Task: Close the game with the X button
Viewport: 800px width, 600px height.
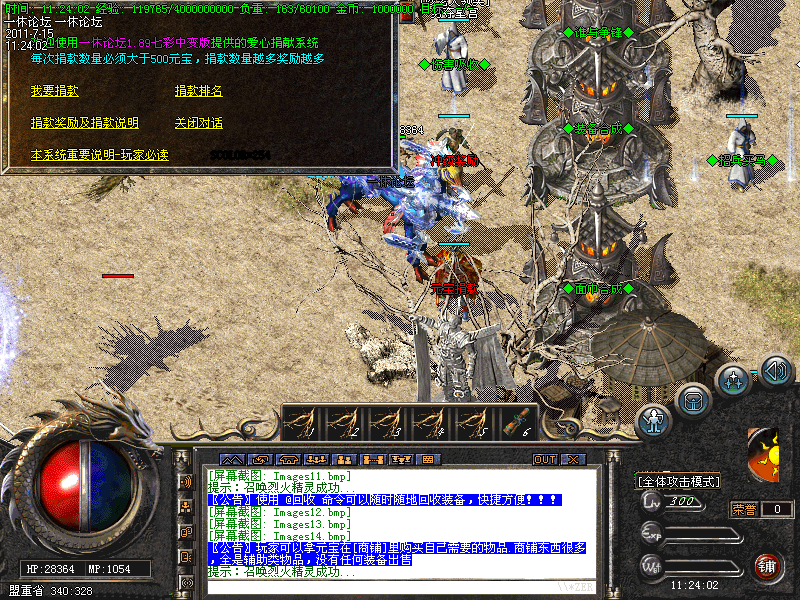Action: click(573, 459)
